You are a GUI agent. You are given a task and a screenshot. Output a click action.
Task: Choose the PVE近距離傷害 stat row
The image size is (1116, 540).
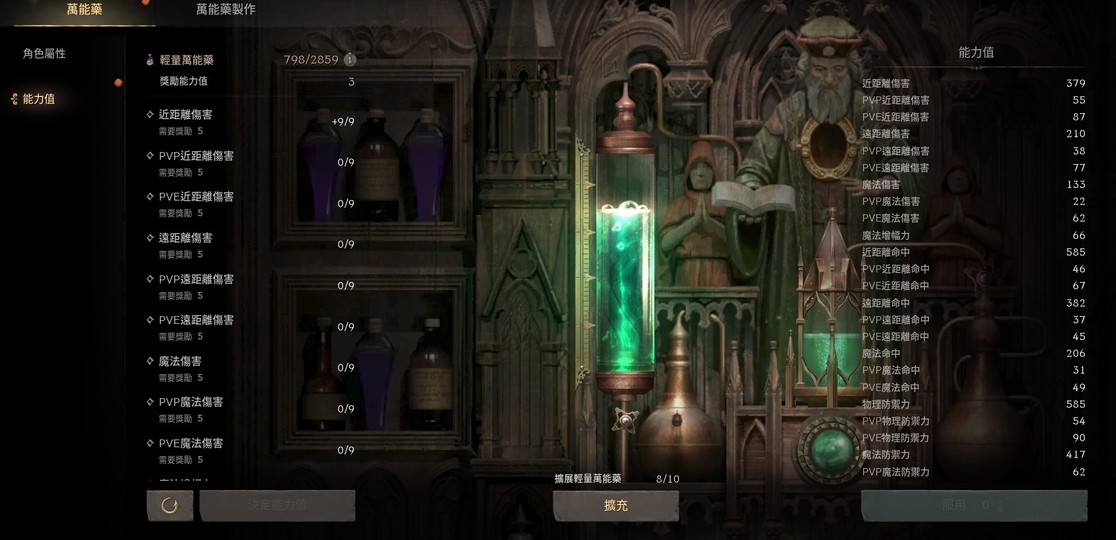pos(250,204)
